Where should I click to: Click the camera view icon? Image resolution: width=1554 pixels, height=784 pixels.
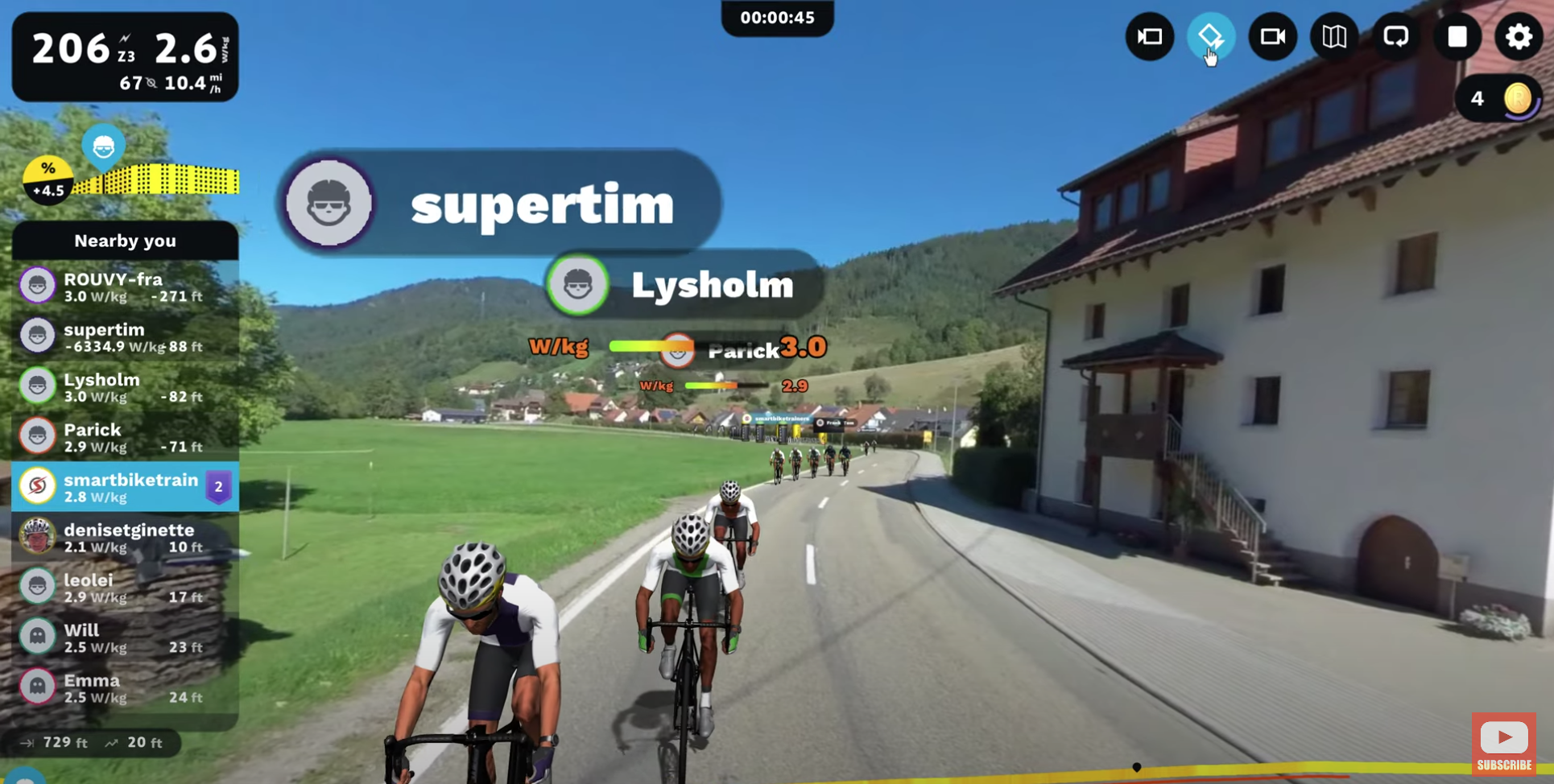pyautogui.click(x=1272, y=37)
